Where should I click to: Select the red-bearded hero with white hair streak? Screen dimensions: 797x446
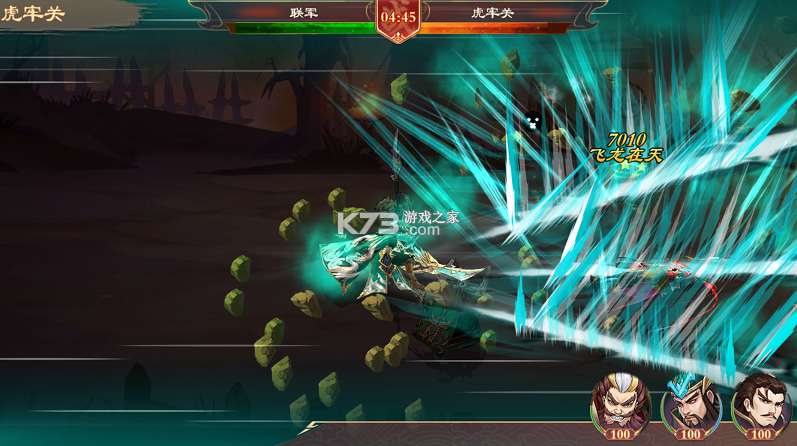point(620,403)
